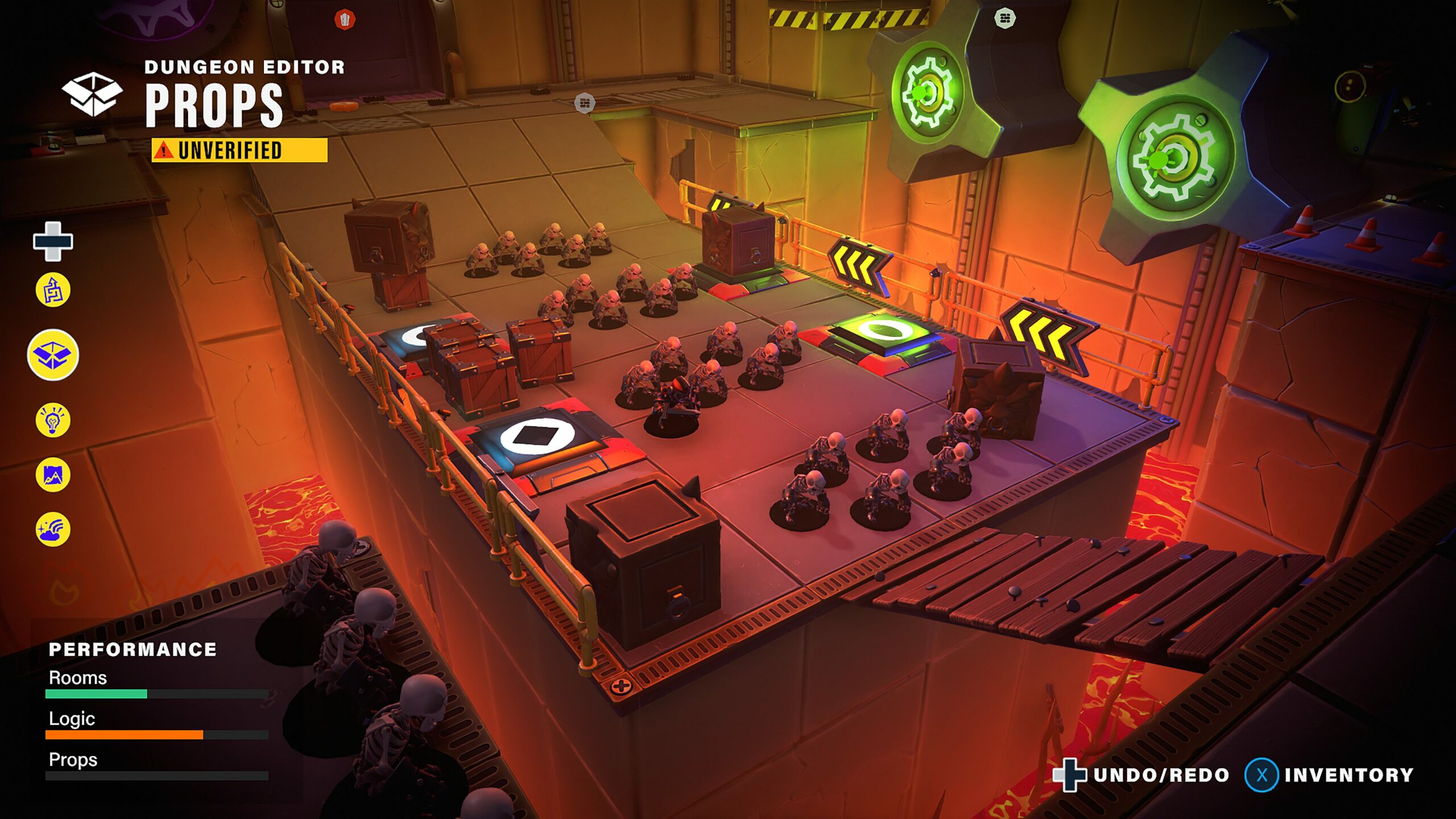Switch to the maze layout editor mode
Viewport: 1456px width, 819px height.
[53, 290]
